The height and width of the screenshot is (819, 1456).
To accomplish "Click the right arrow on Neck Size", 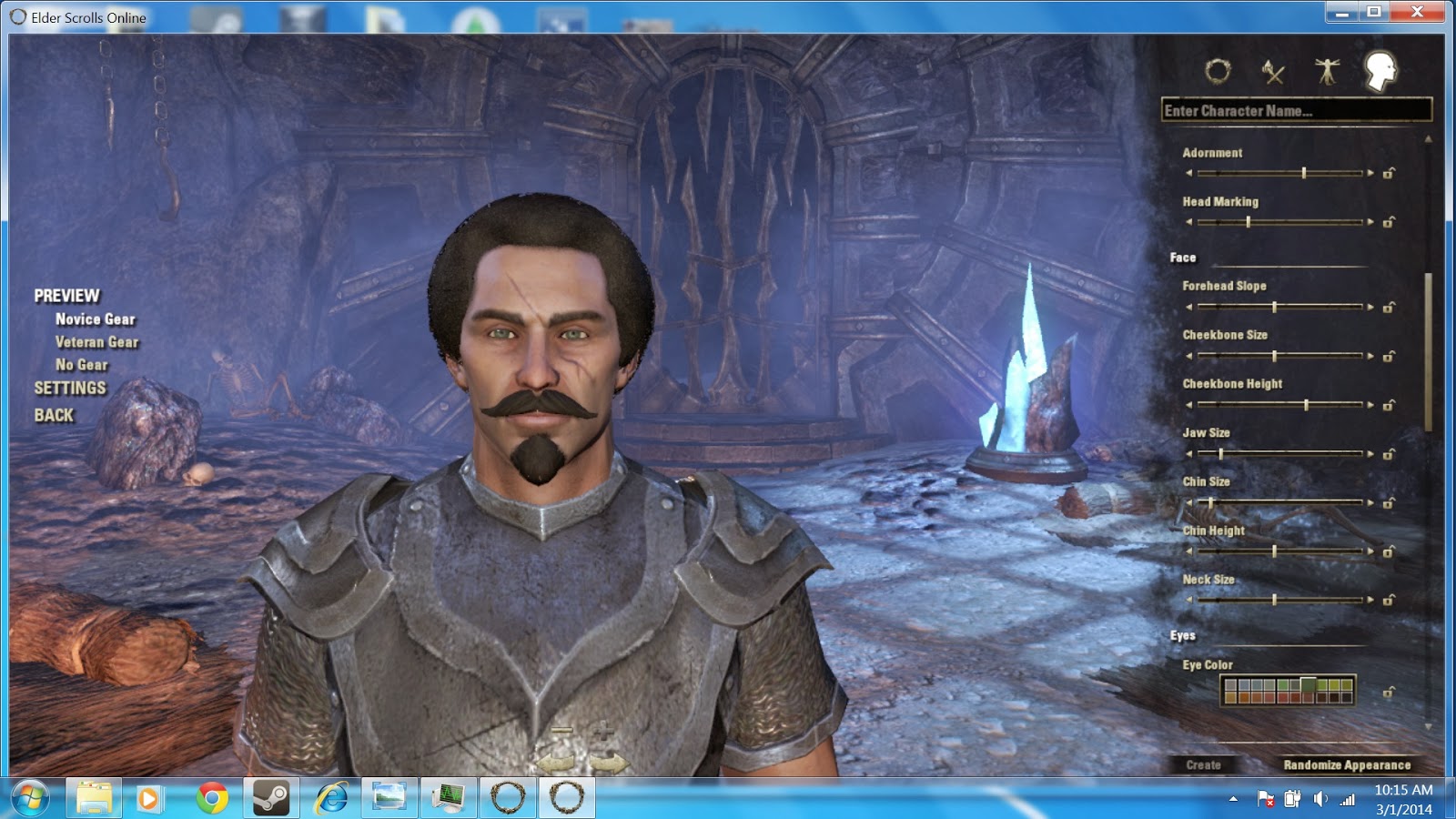I will pos(1372,600).
